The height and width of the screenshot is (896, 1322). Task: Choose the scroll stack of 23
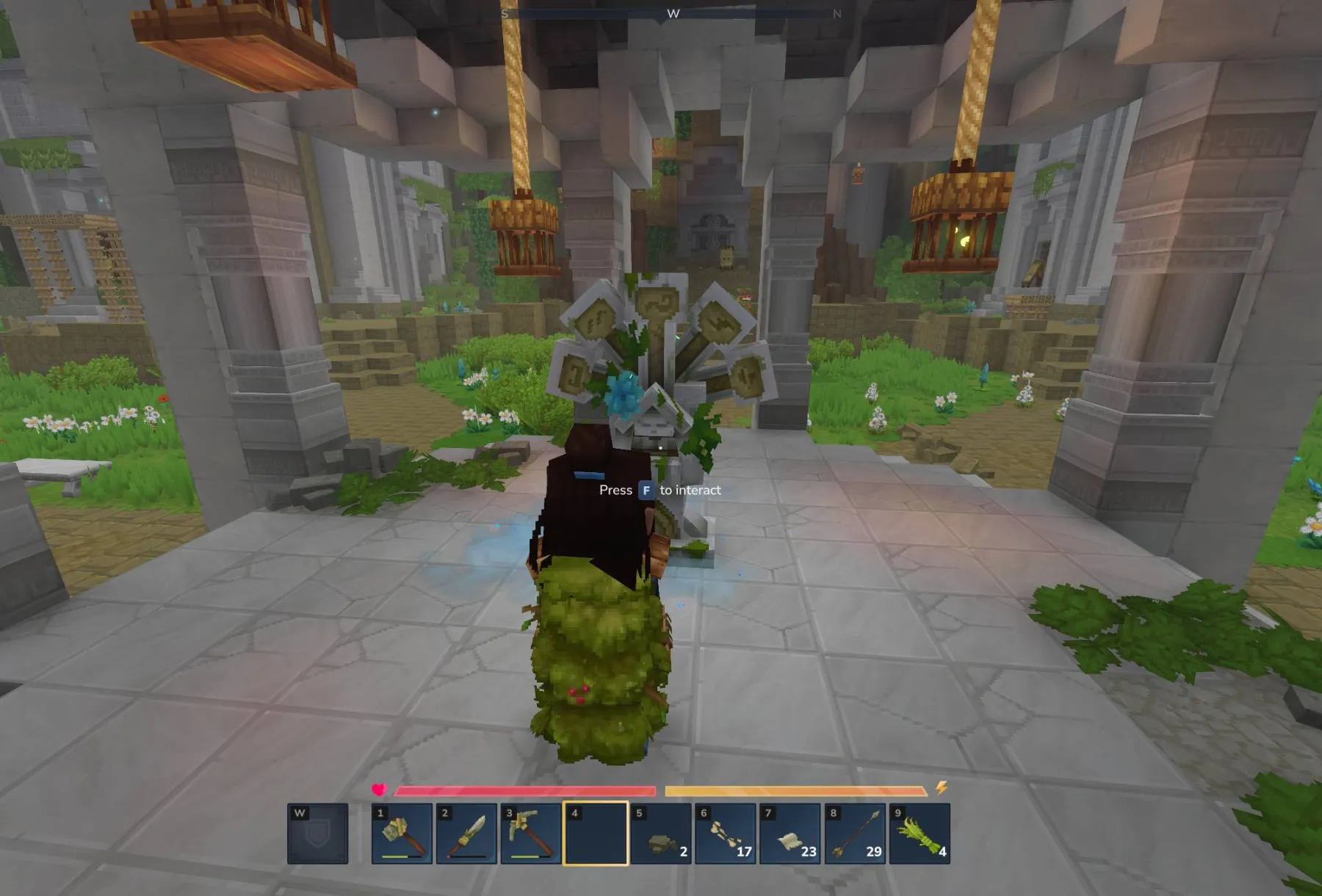(x=790, y=834)
